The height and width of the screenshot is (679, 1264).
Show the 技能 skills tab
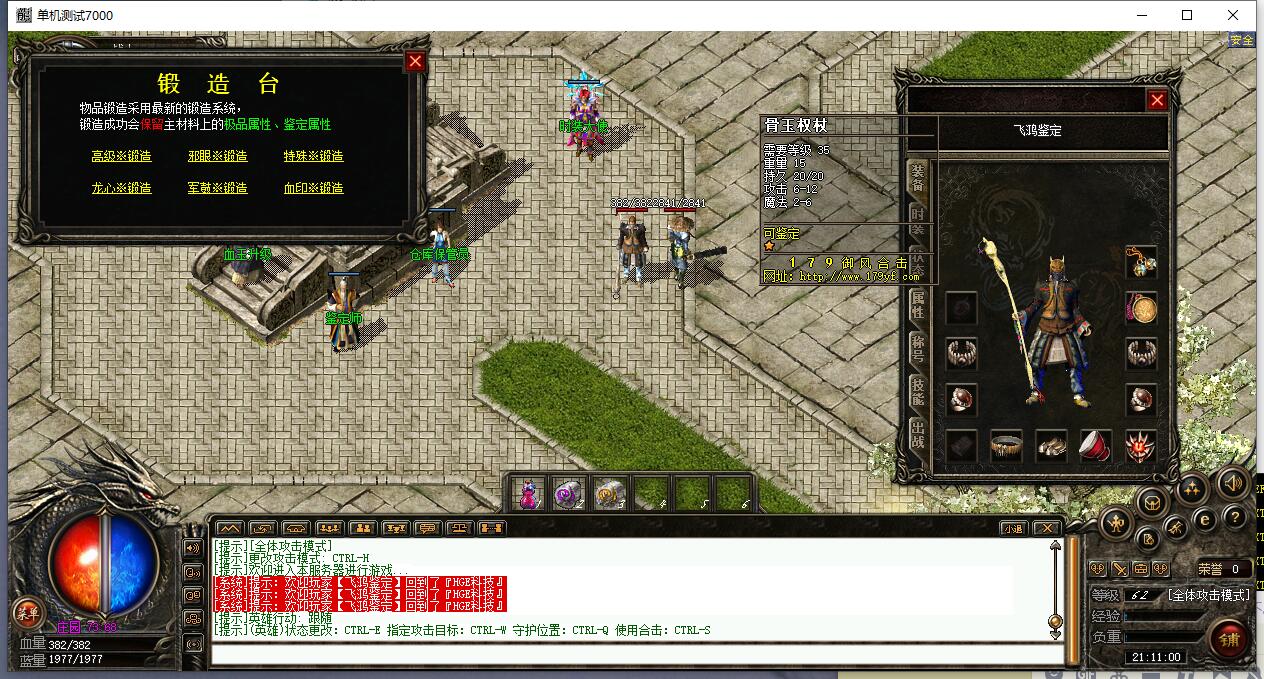coord(918,392)
